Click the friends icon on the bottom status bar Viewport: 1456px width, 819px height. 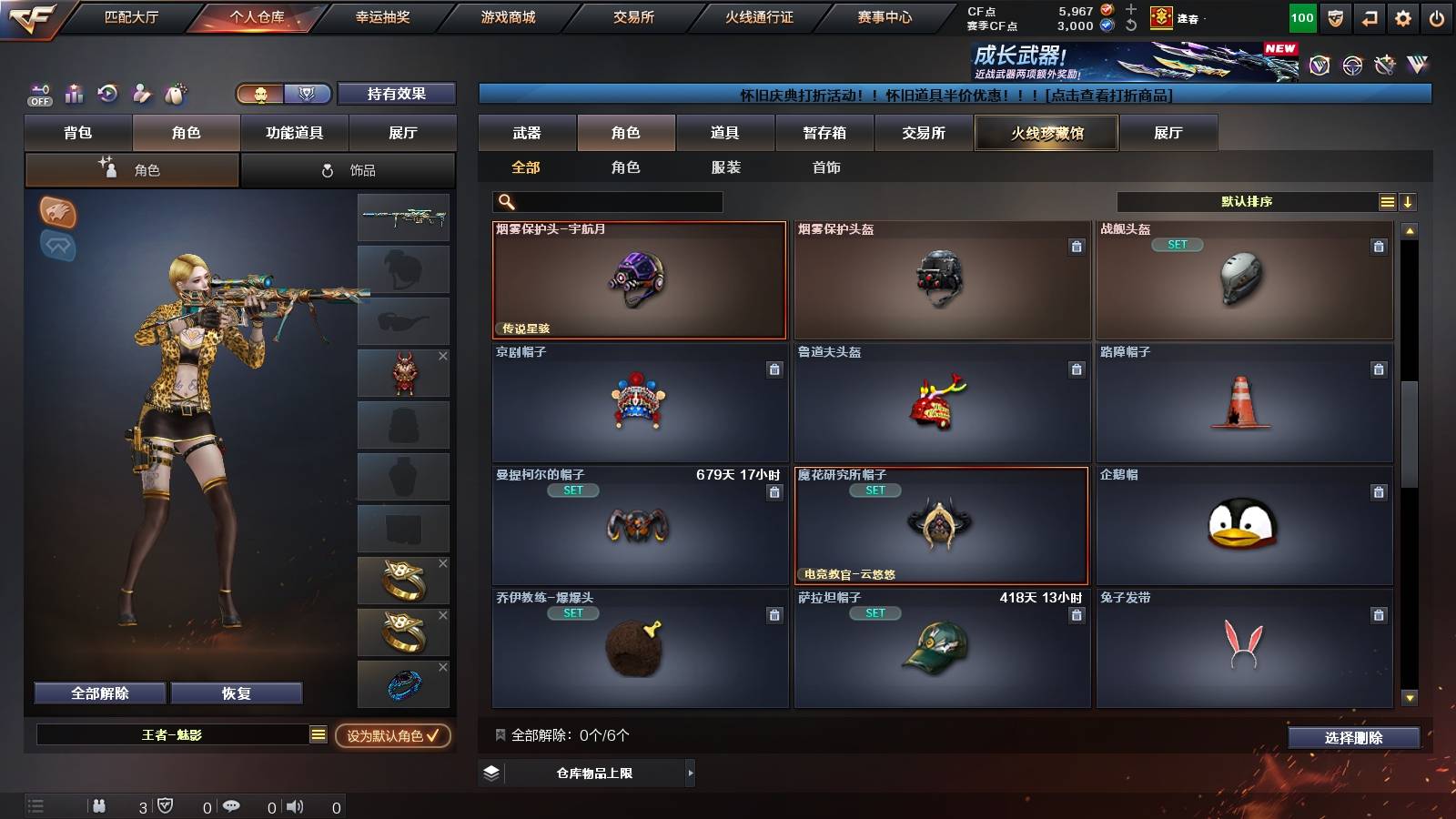coord(98,805)
